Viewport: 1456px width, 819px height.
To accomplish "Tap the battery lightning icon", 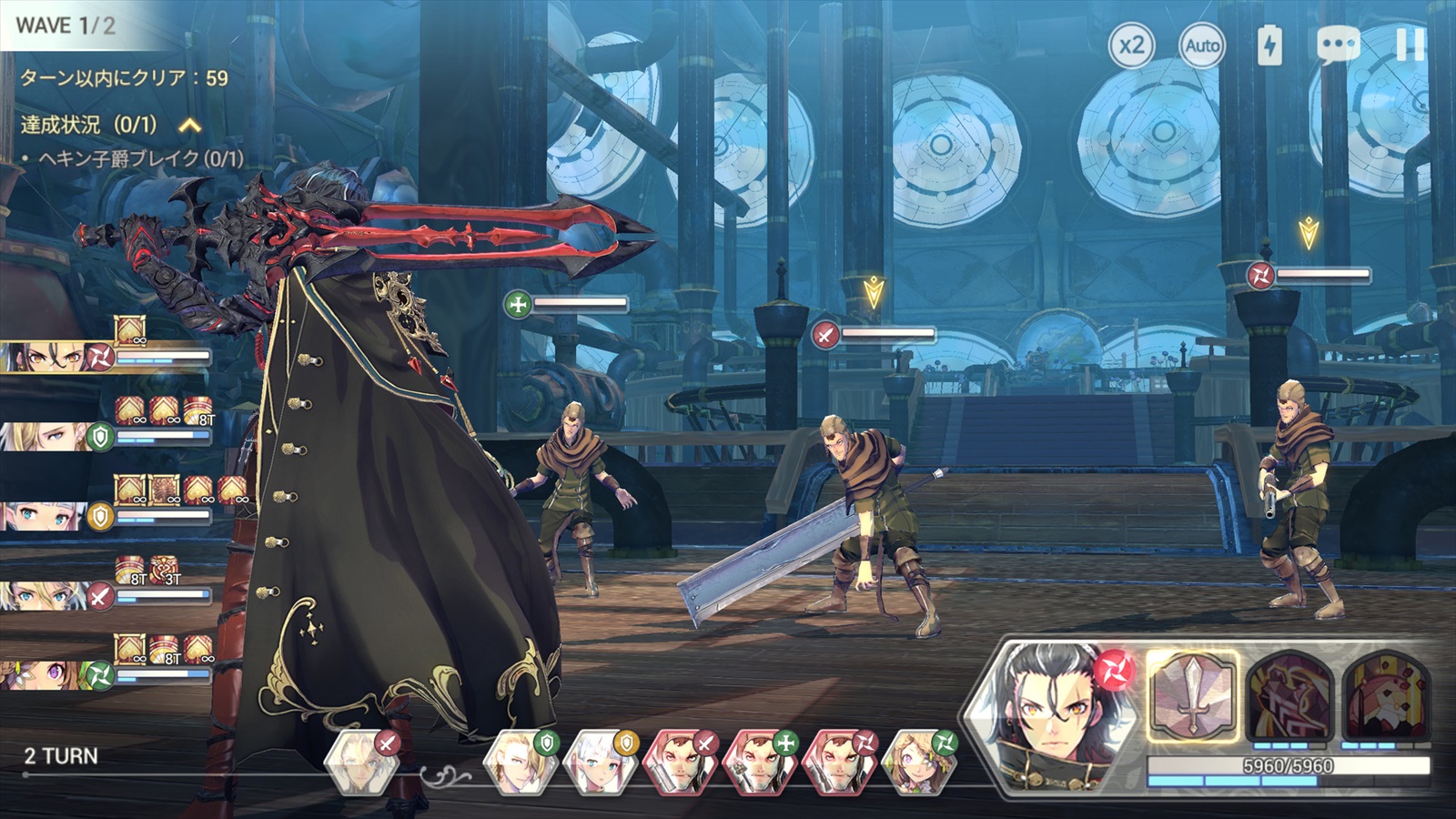I will pyautogui.click(x=1269, y=45).
